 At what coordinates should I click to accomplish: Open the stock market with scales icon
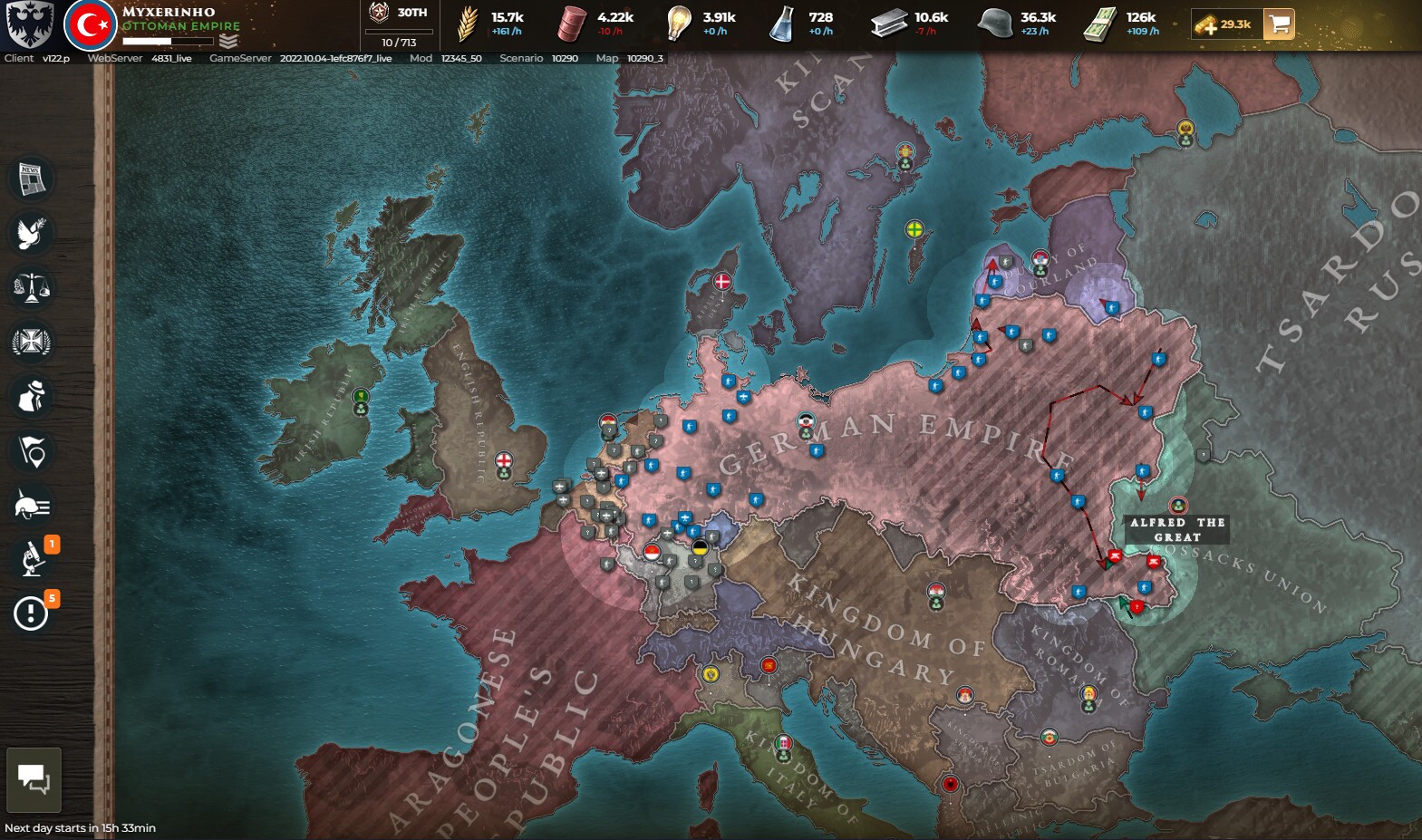point(31,288)
